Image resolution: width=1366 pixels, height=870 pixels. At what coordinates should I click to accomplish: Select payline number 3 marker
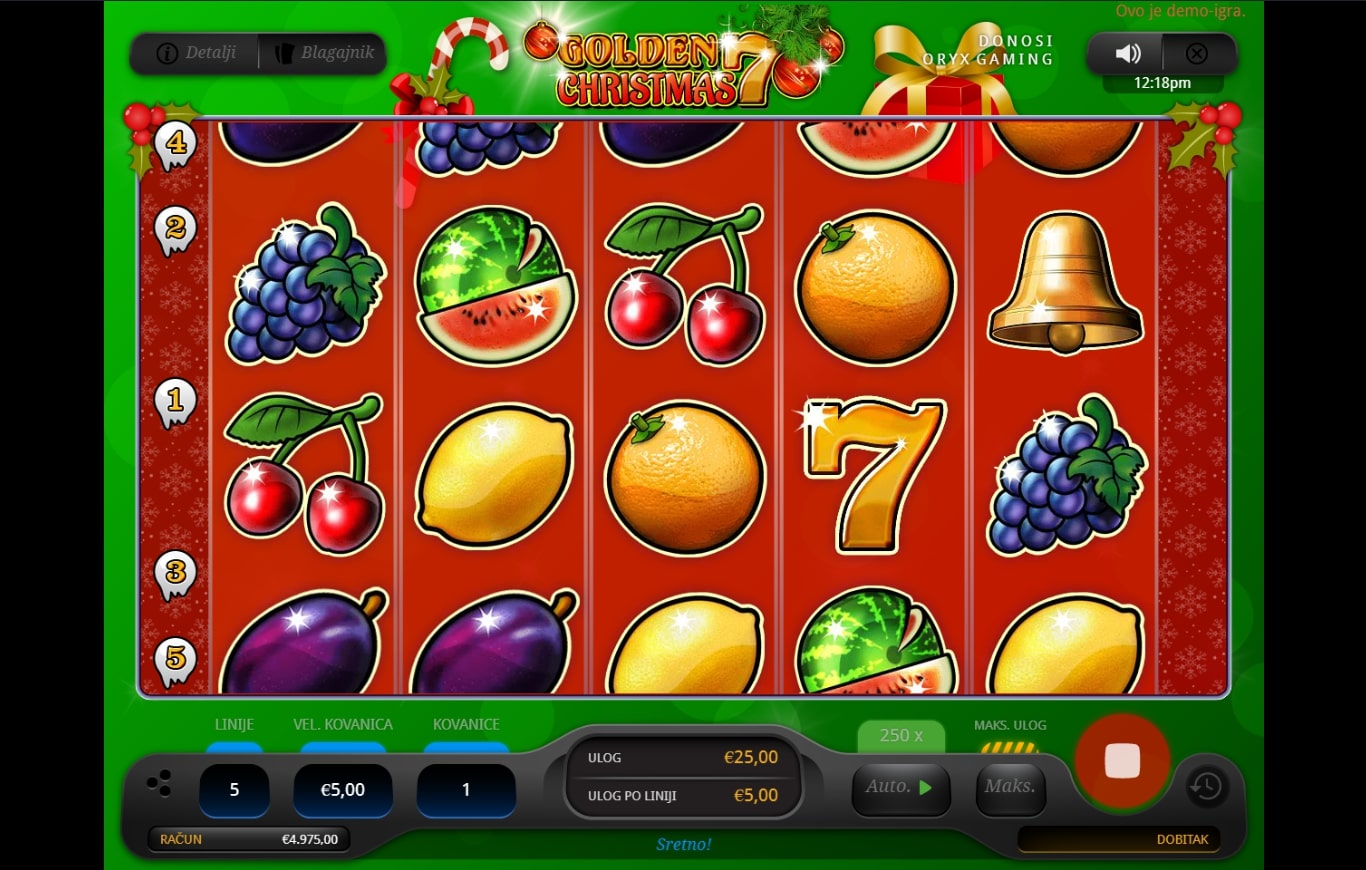point(176,573)
